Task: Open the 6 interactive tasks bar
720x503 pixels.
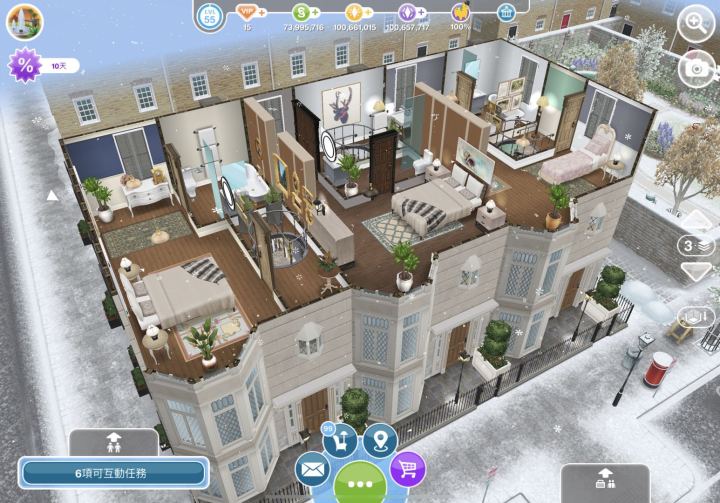Action: click(x=112, y=472)
